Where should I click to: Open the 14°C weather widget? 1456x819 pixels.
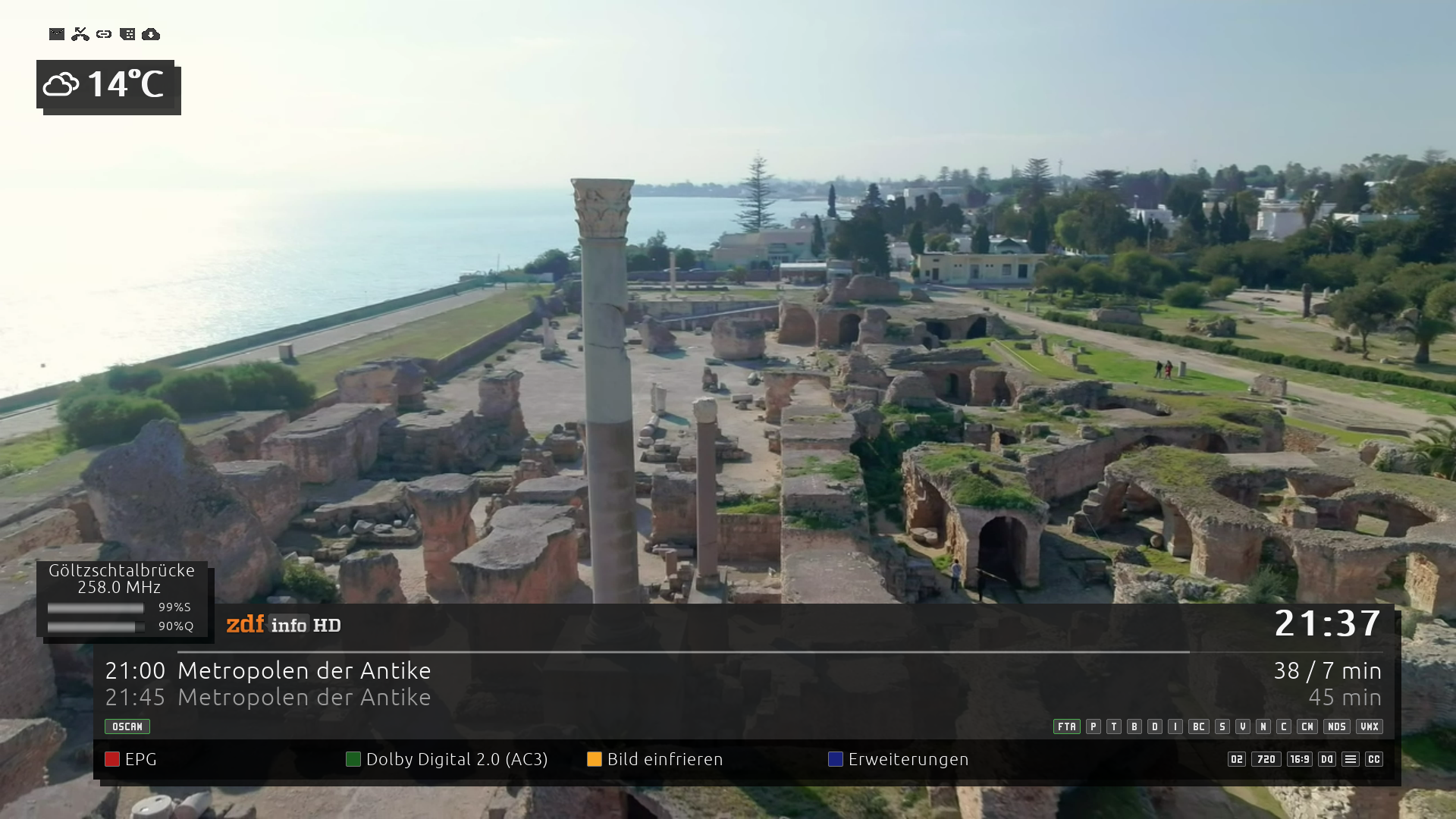point(105,84)
